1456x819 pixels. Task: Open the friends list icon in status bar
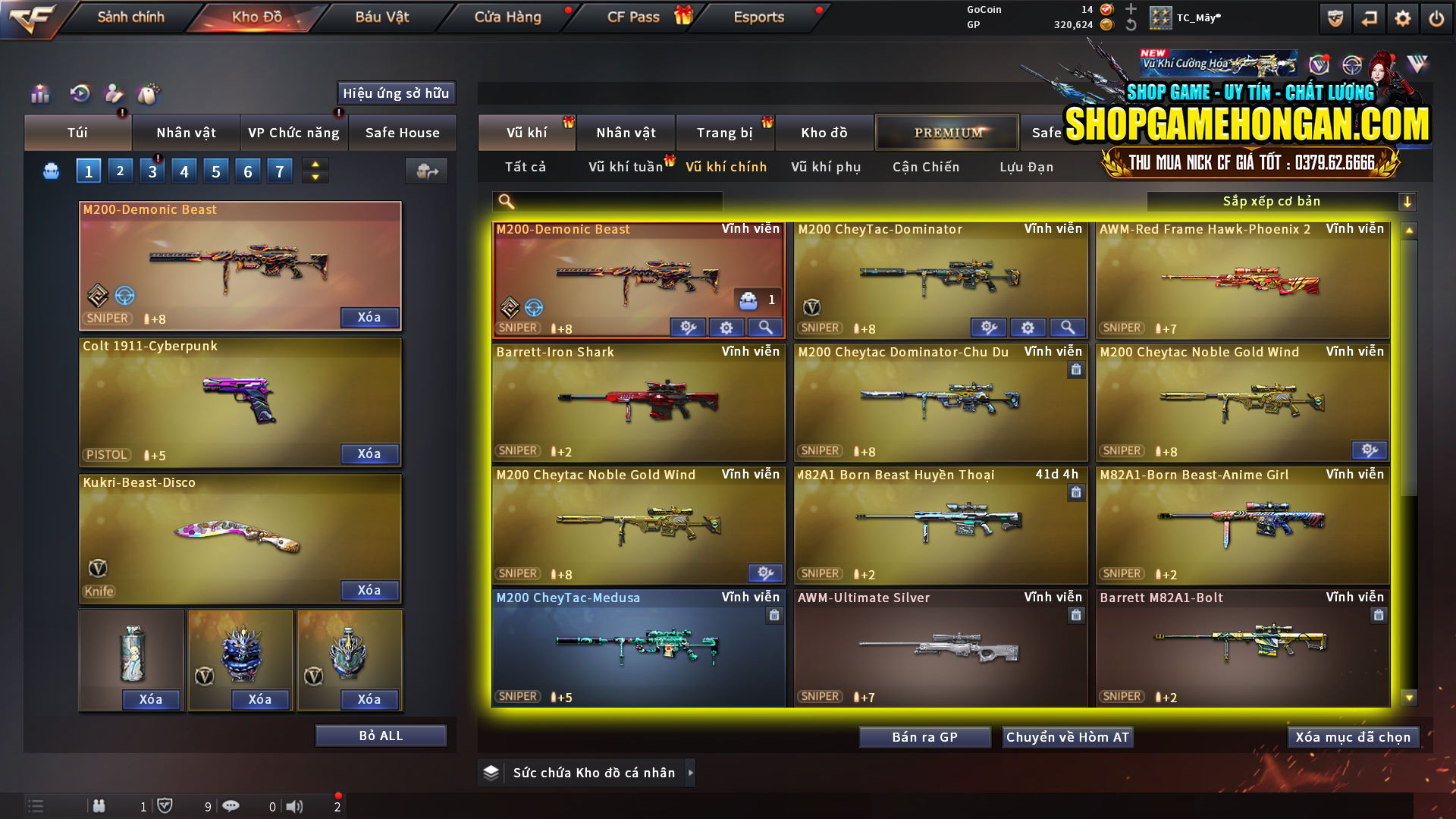click(x=99, y=806)
